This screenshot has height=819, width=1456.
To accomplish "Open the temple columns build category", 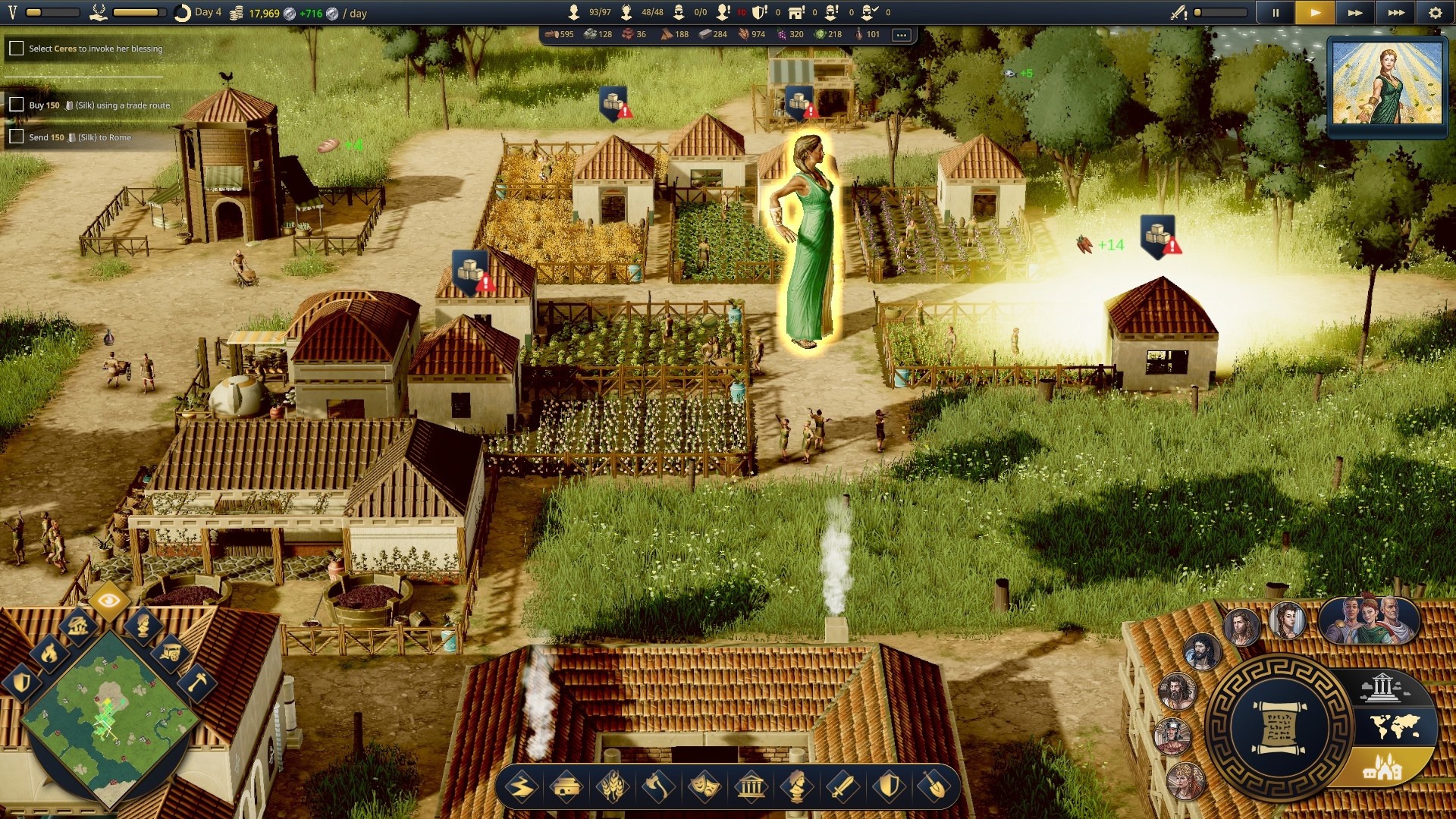I will pos(751,787).
